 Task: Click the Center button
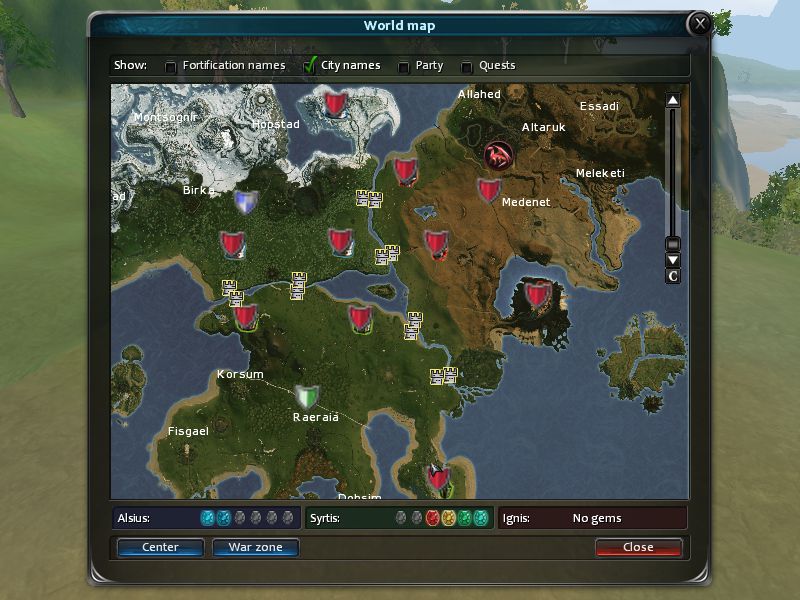point(160,547)
